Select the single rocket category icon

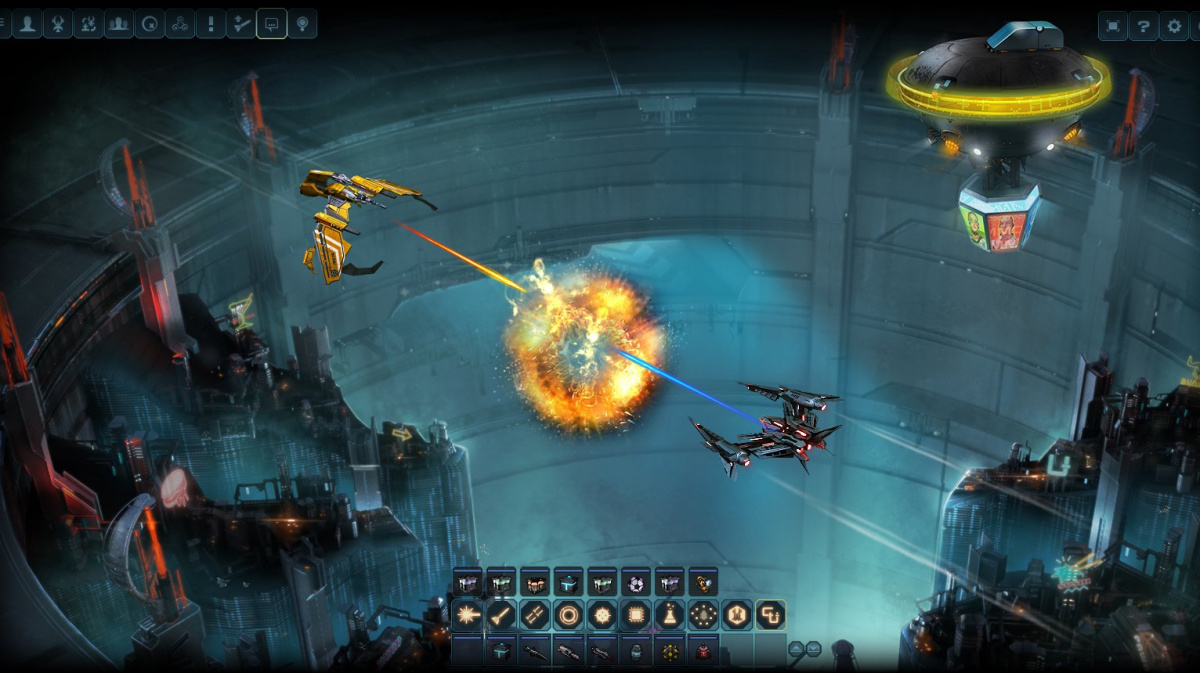501,615
